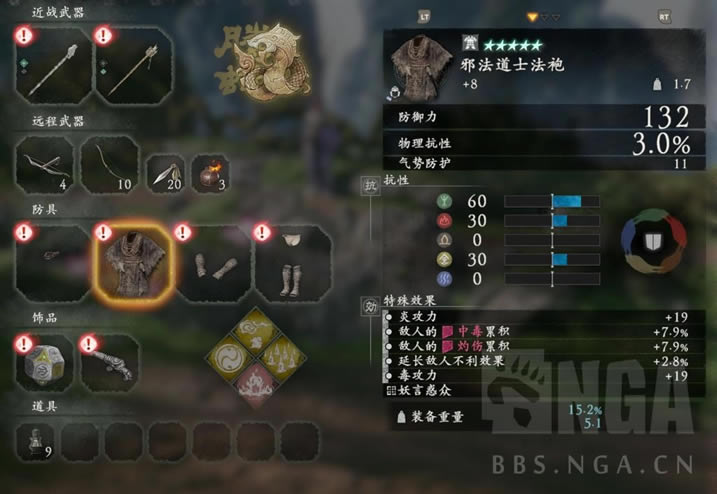Select the leg armor and waist slot
The image size is (717, 494).
pos(293,262)
